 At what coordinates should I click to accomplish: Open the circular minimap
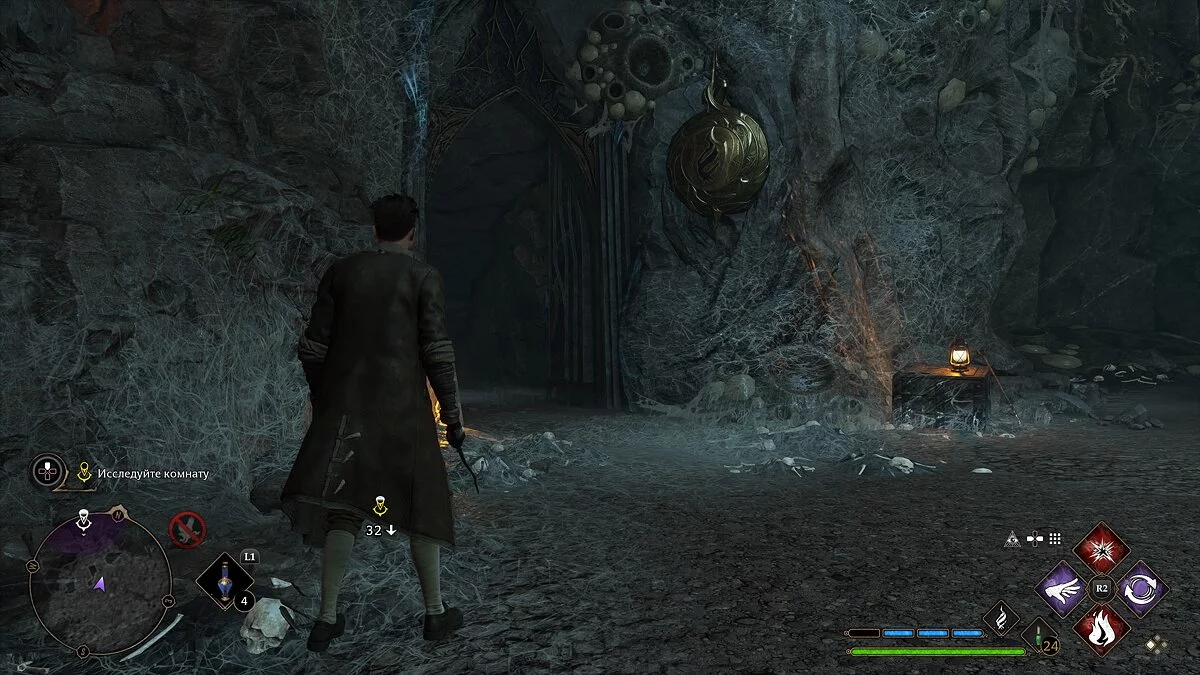tap(99, 584)
